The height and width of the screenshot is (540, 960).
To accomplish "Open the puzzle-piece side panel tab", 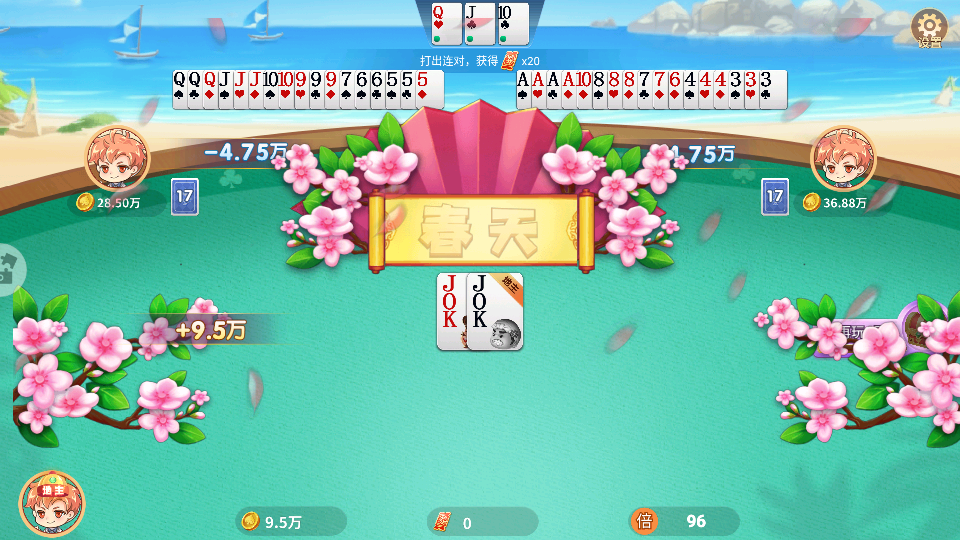I will (x=10, y=269).
